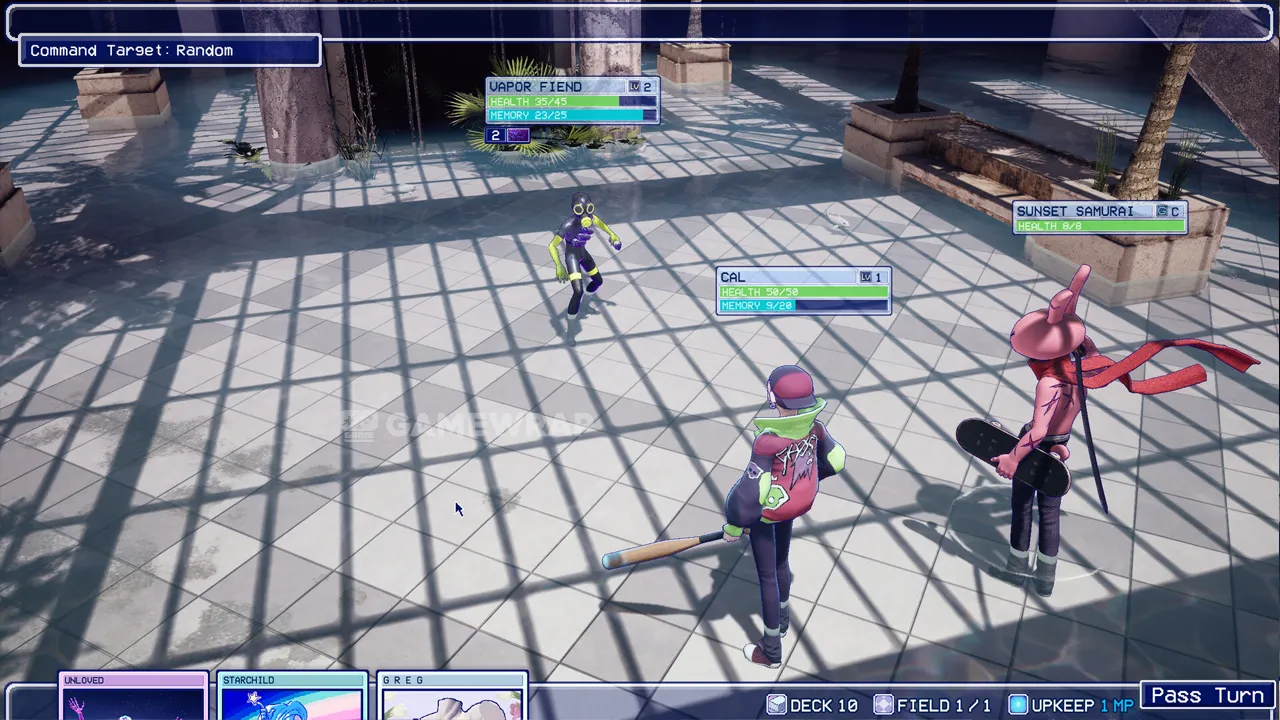Choose the Starchild card

pos(292,698)
